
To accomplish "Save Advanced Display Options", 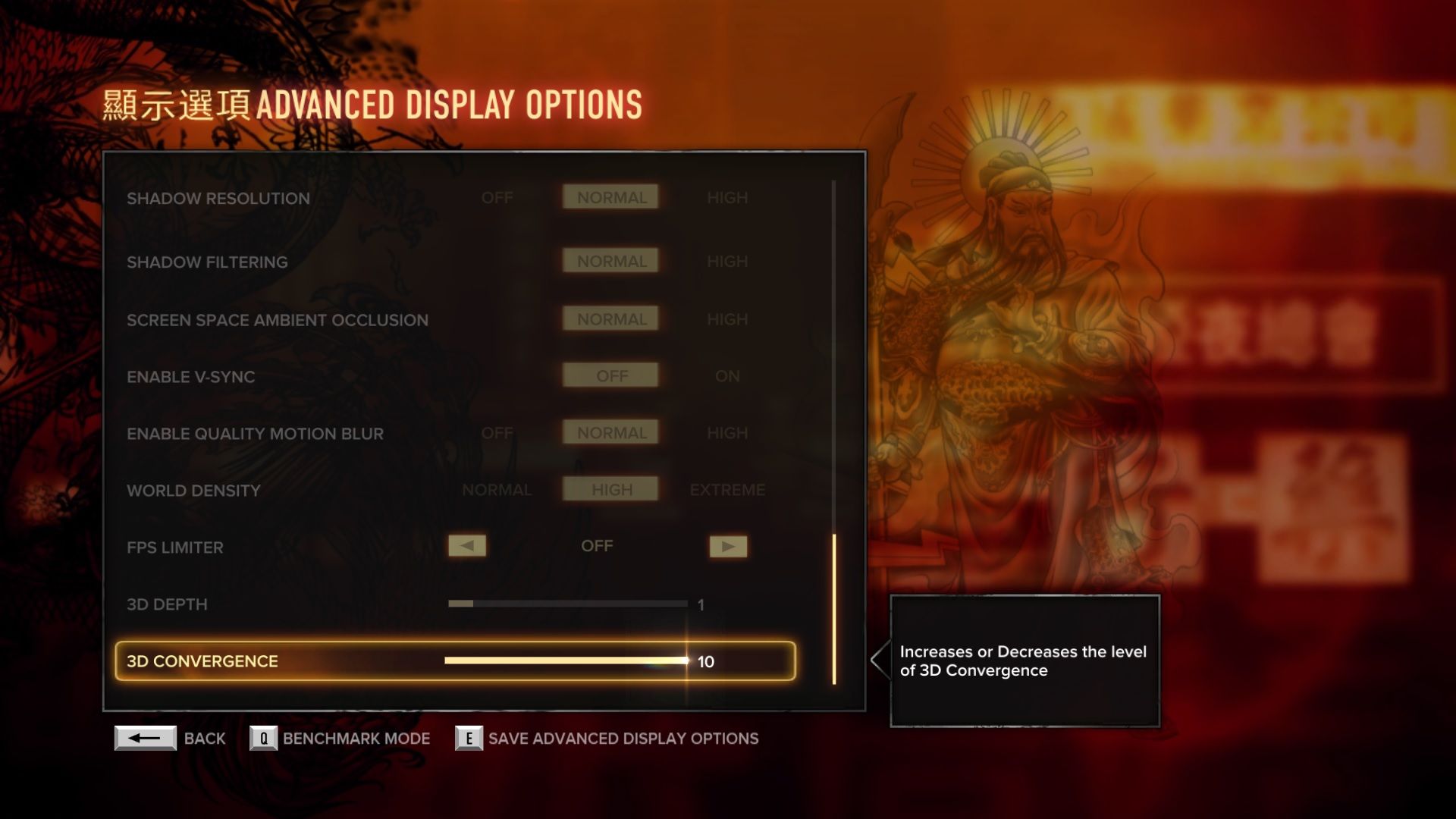I will click(469, 738).
